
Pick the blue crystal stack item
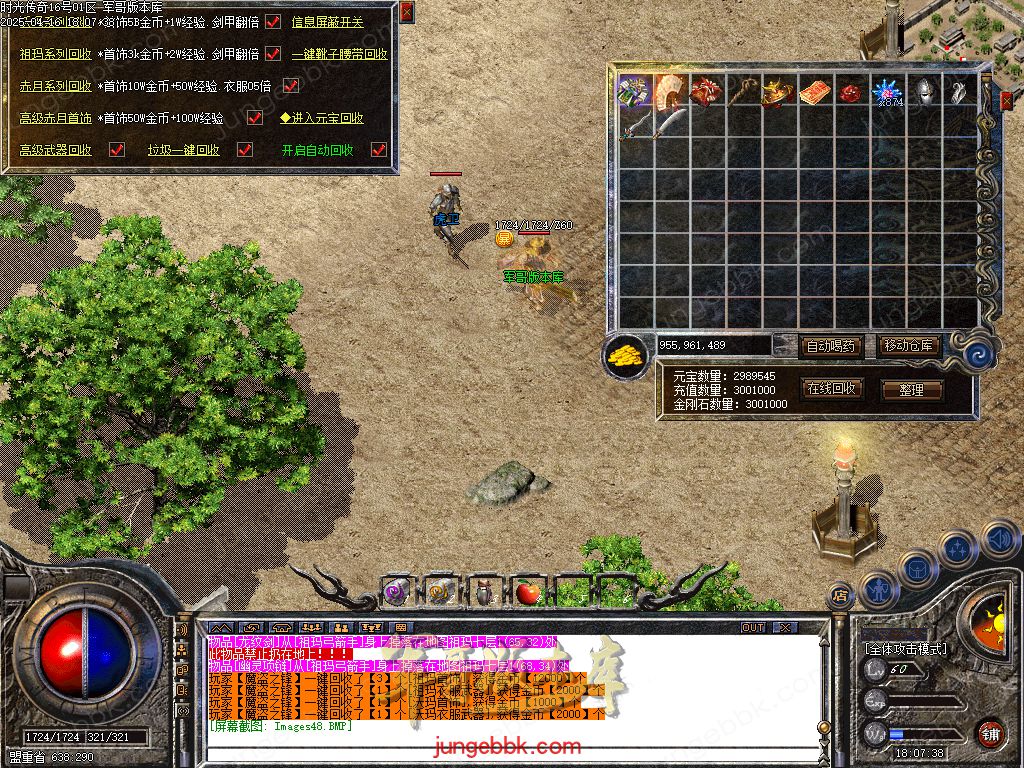pos(888,92)
